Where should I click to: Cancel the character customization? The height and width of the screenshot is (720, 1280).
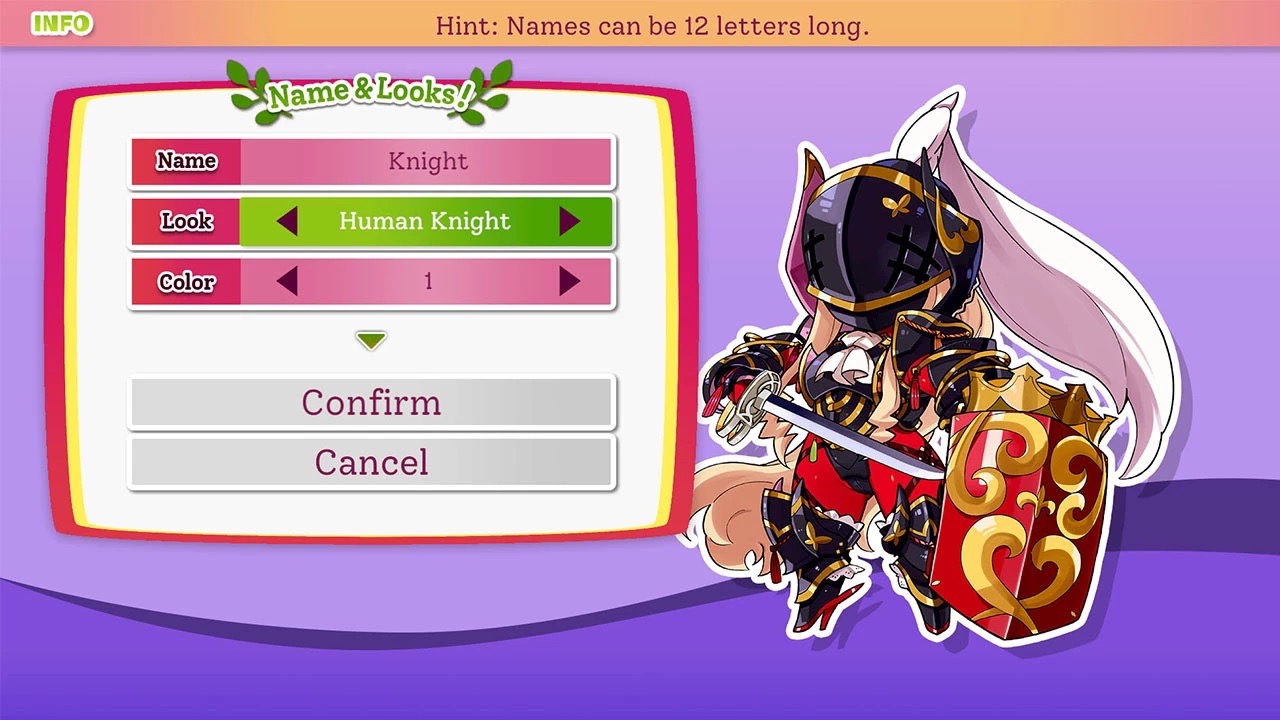(371, 462)
